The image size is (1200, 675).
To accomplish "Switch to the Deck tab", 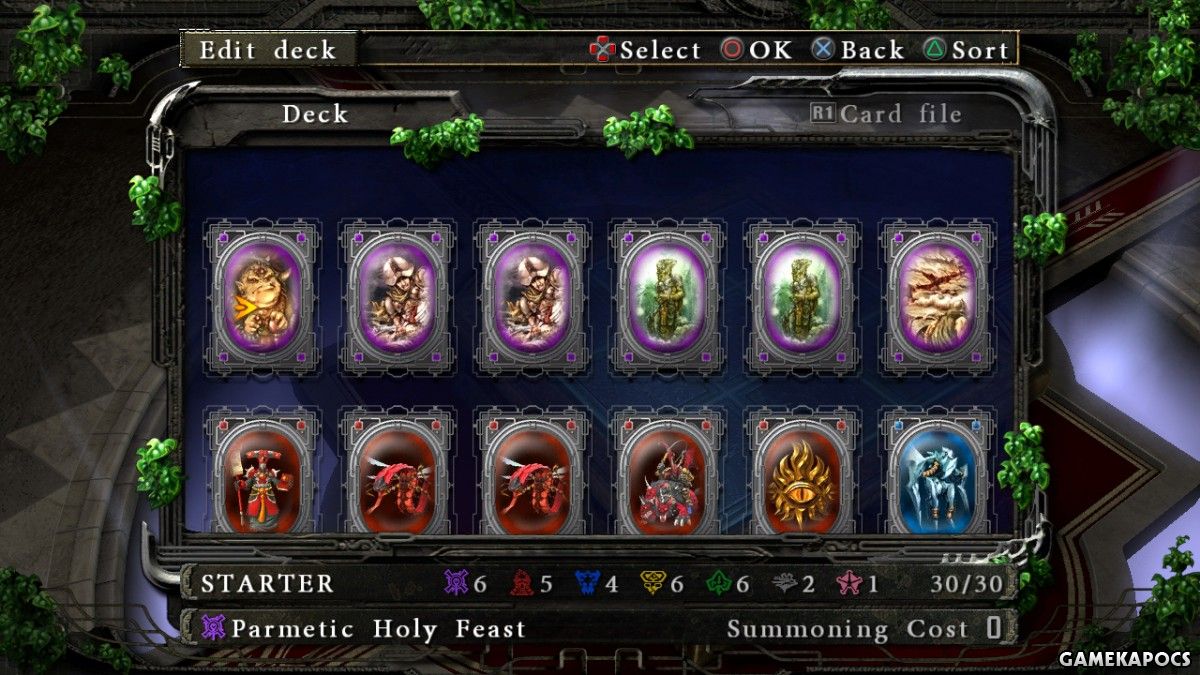I will coord(314,114).
